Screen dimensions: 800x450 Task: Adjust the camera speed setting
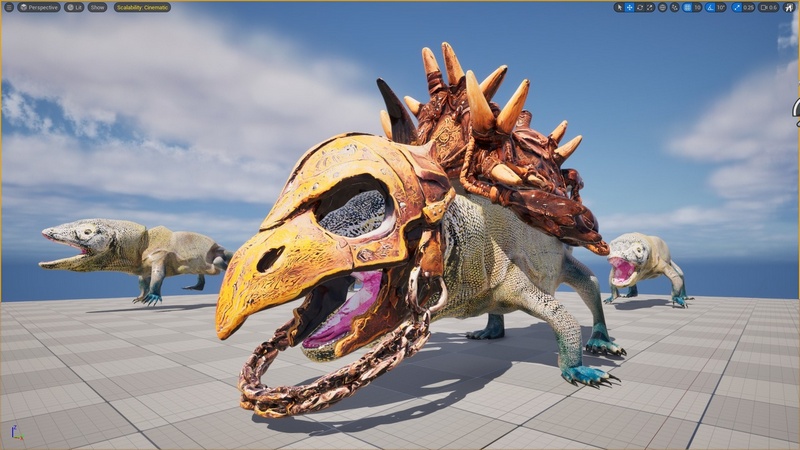[x=768, y=7]
